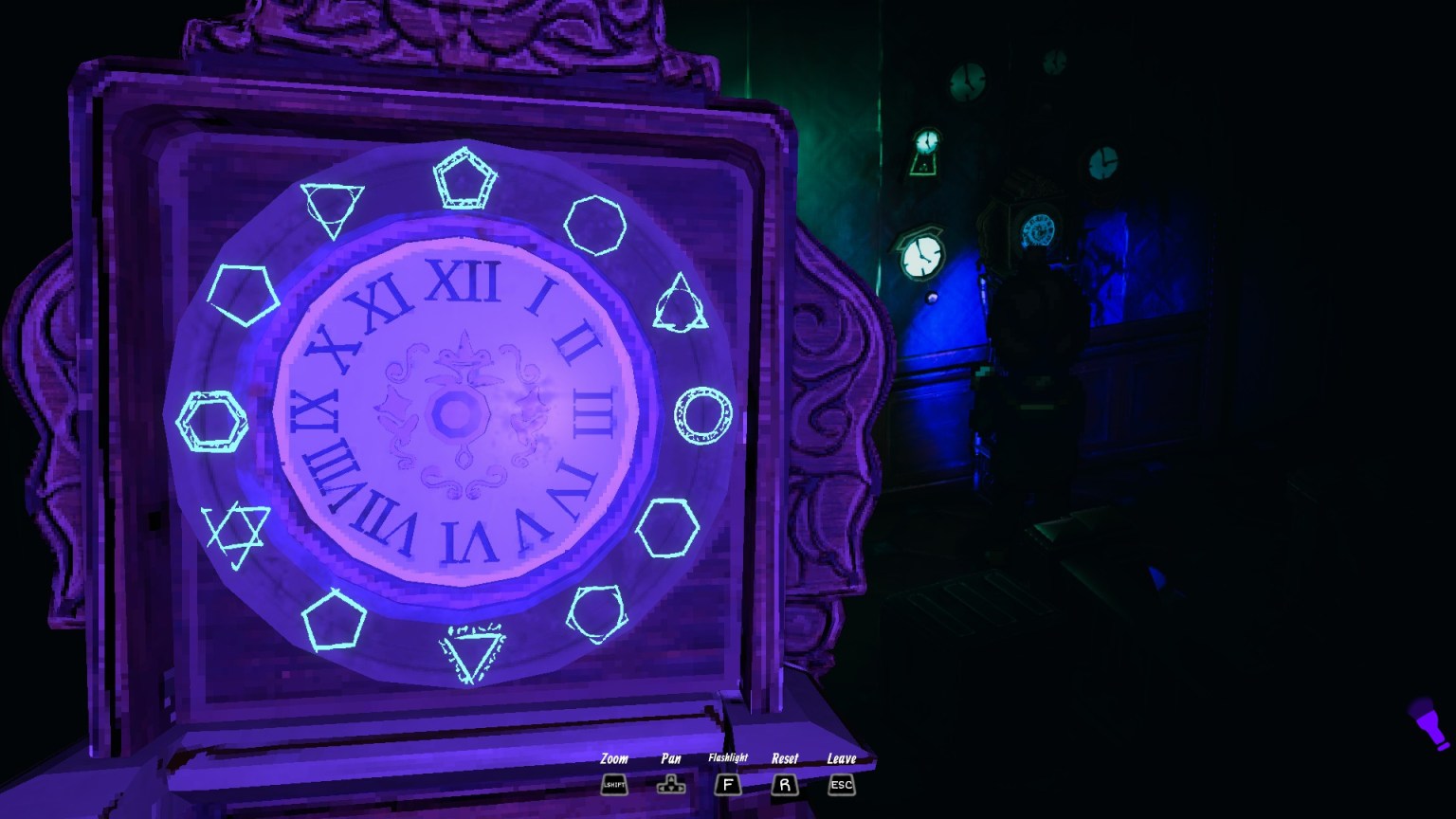Click the Pan control key cluster icon
The height and width of the screenshot is (819, 1456).
click(670, 784)
